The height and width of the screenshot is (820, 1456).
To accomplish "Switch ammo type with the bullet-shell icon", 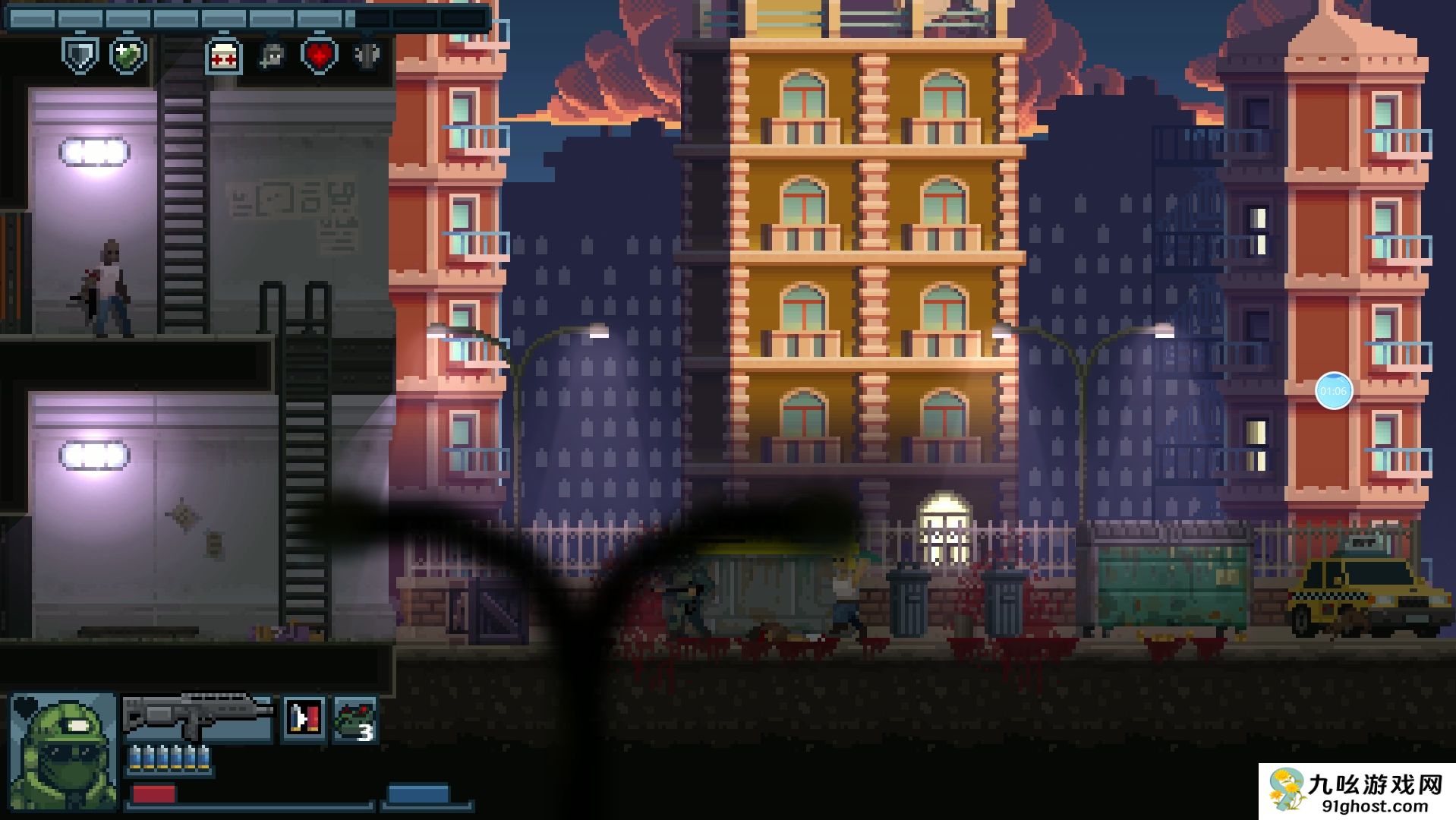I will coord(304,717).
